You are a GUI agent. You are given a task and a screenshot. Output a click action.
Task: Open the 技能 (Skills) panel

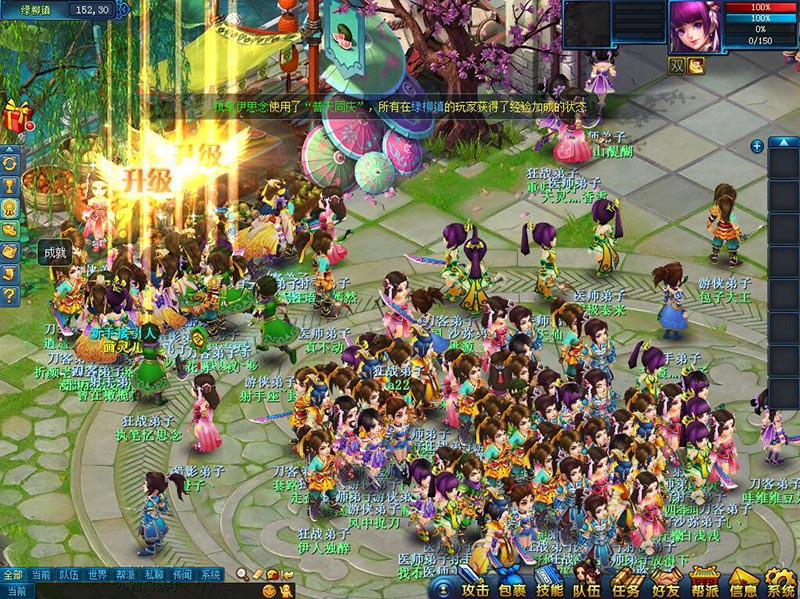(549, 586)
